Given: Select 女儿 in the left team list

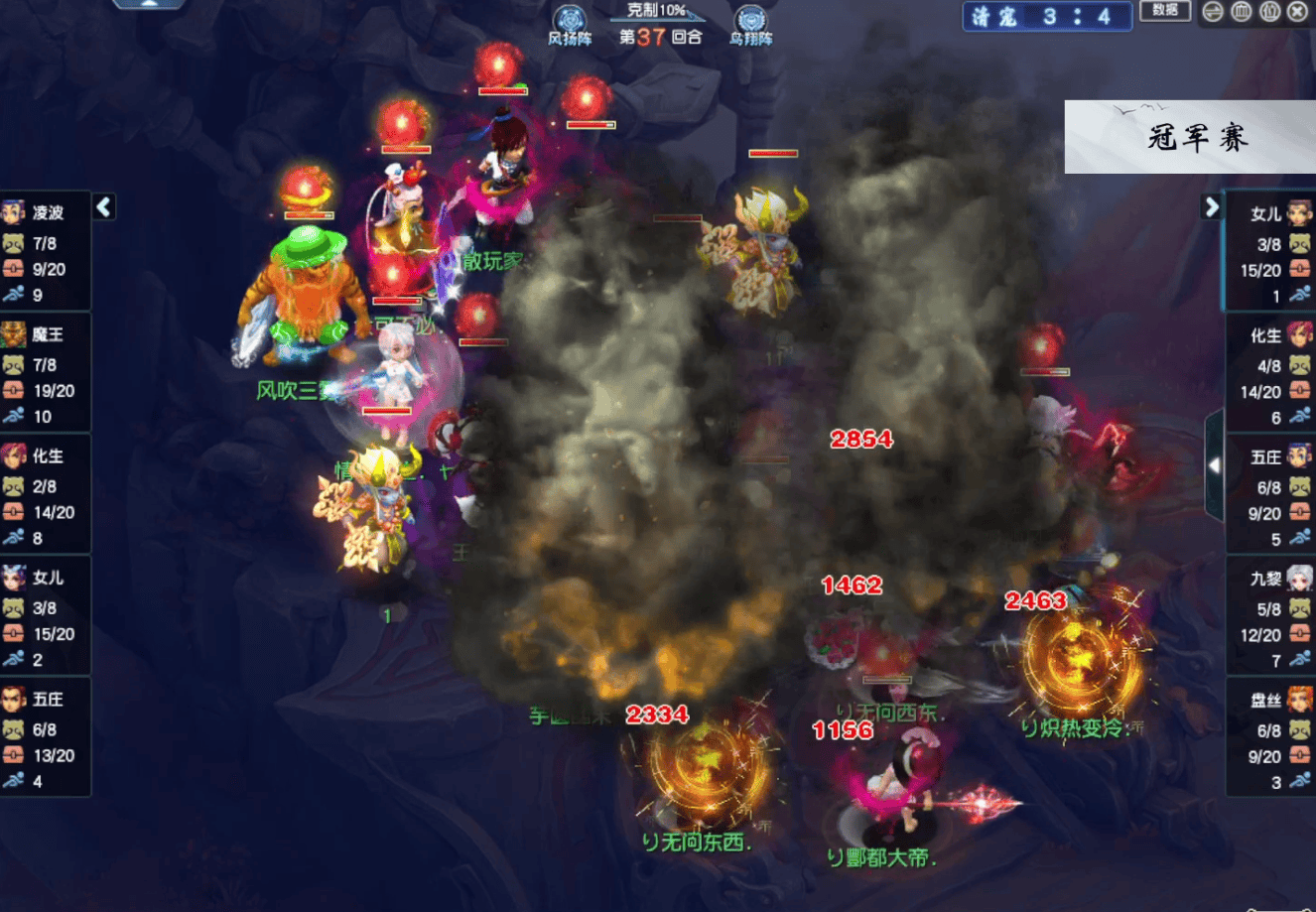Looking at the screenshot, I should coord(46,616).
